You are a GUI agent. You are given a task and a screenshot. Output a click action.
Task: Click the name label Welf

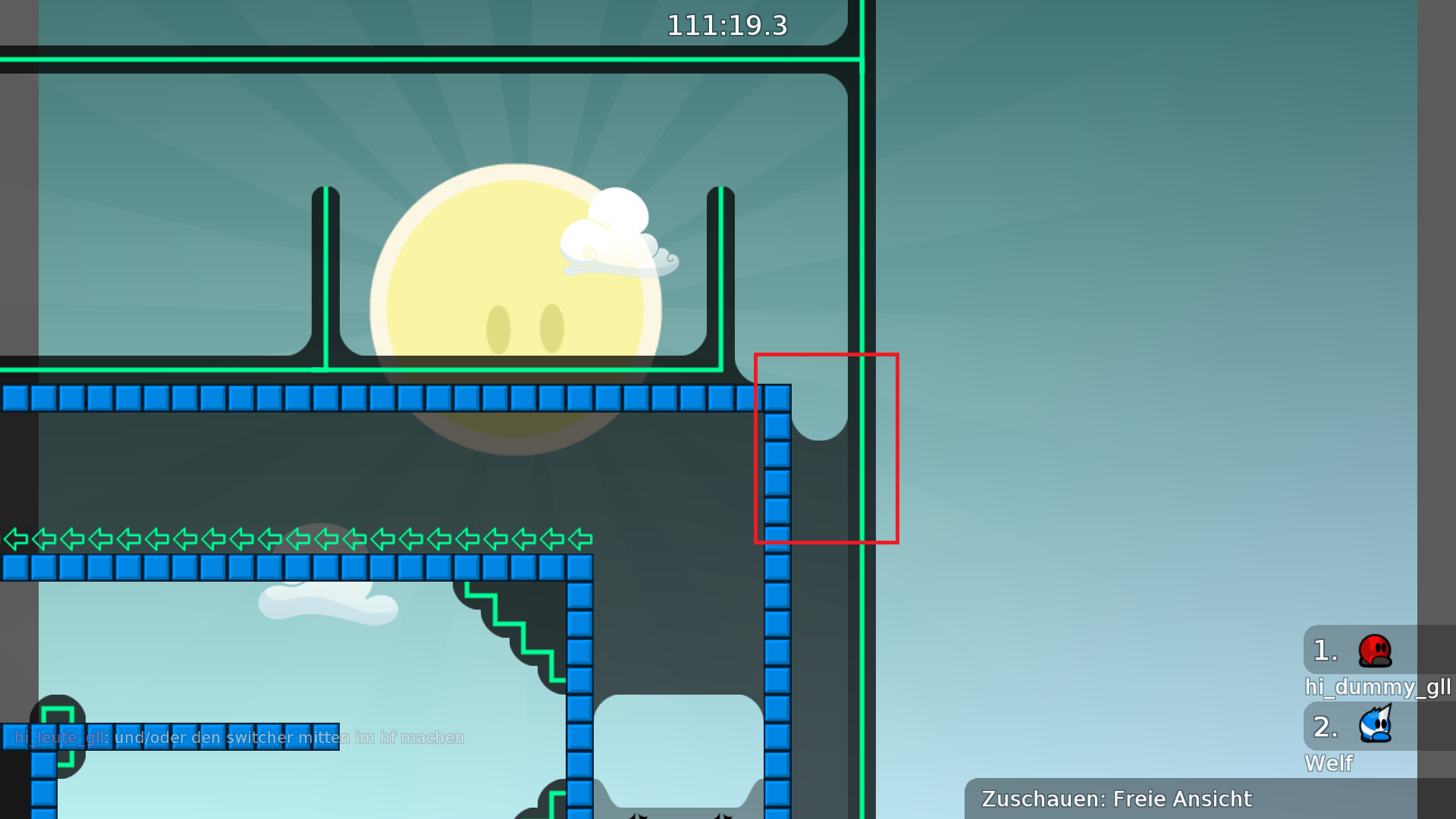pyautogui.click(x=1329, y=764)
